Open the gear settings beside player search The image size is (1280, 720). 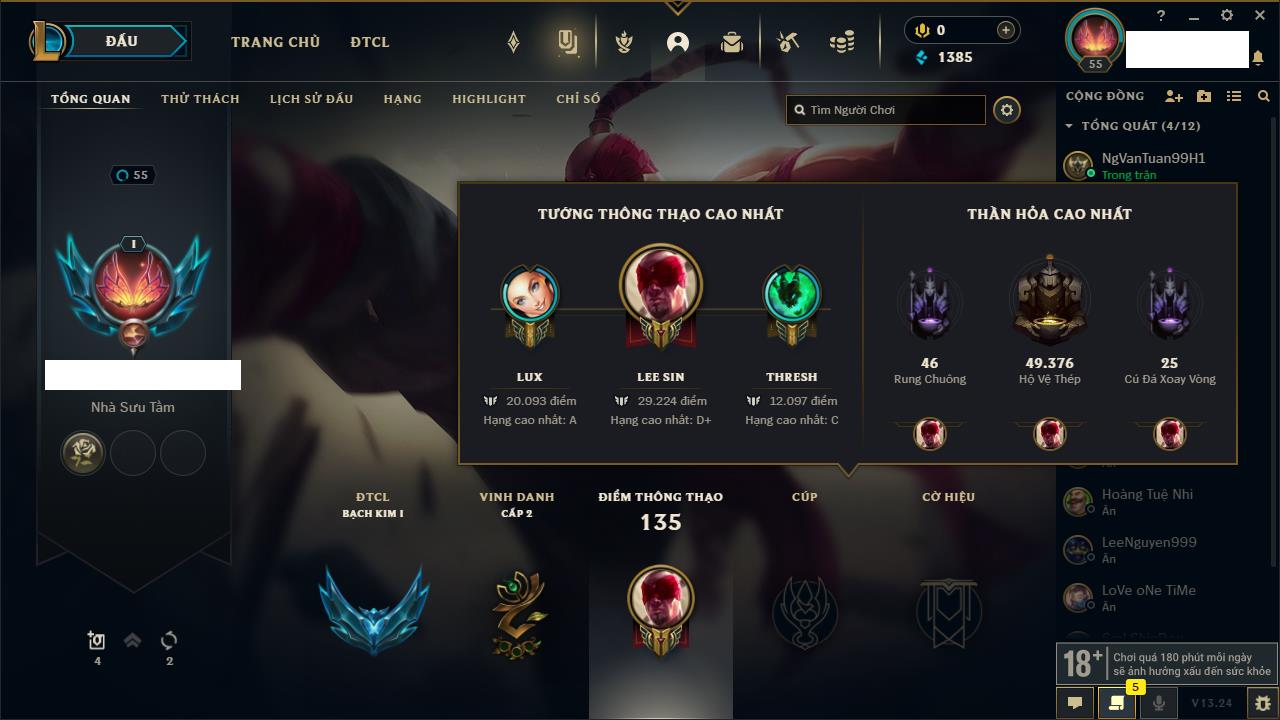click(1007, 110)
